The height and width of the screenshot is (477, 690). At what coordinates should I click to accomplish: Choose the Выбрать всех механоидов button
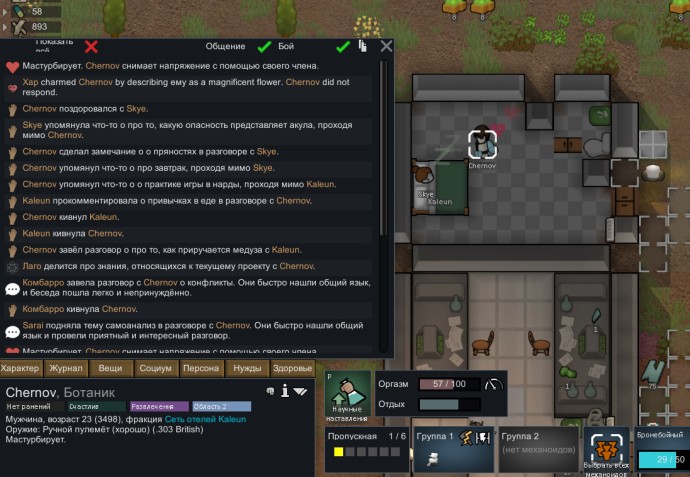(607, 450)
